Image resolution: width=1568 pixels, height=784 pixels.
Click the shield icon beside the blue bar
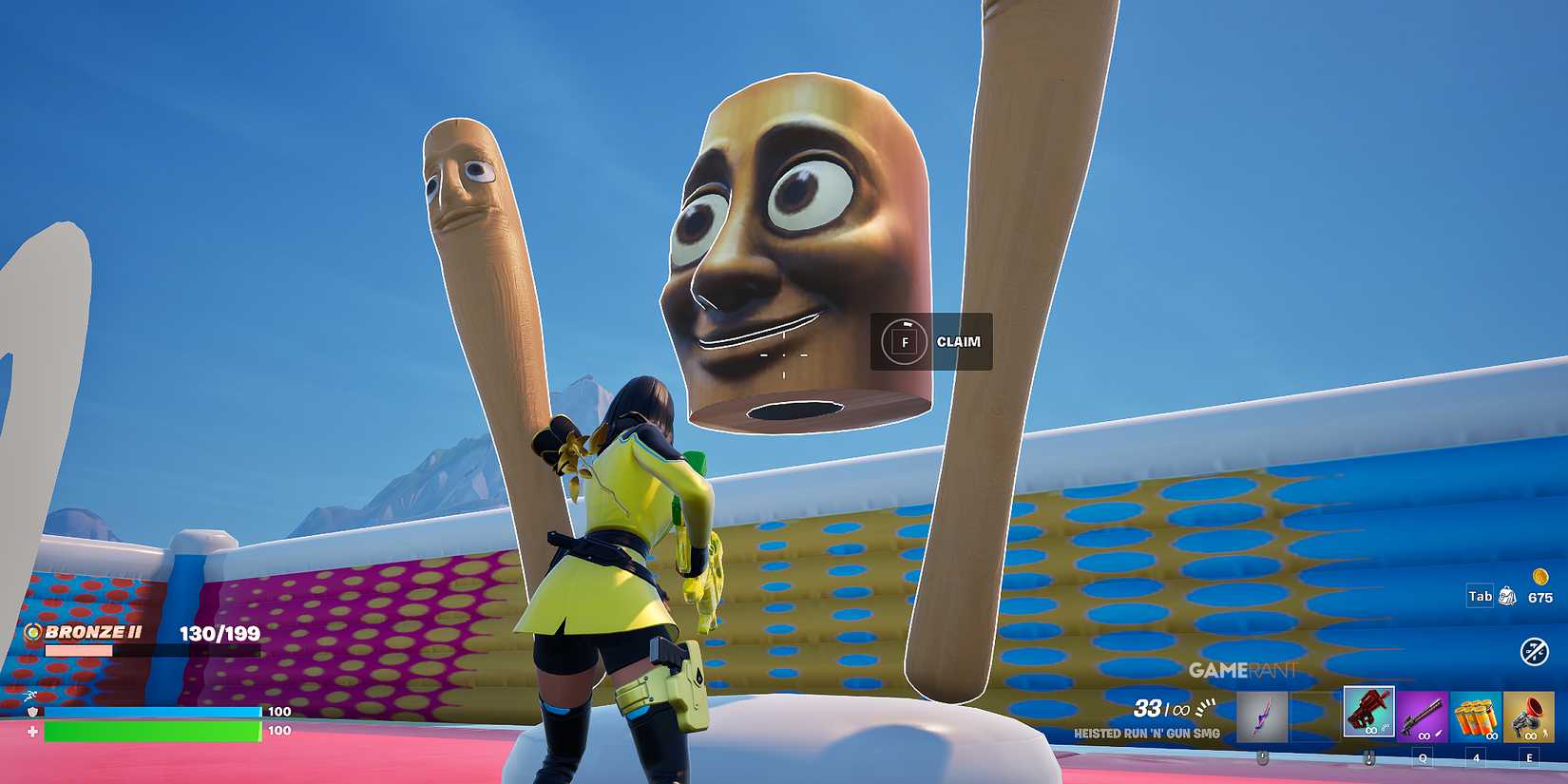(x=30, y=711)
